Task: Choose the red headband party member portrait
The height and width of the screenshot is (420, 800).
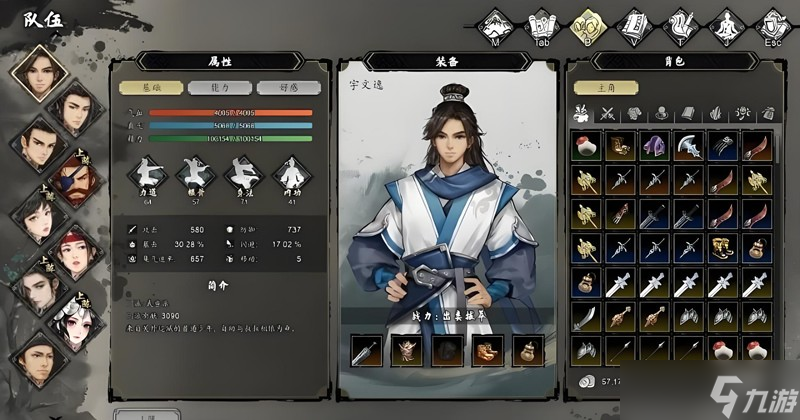Action: [71, 253]
